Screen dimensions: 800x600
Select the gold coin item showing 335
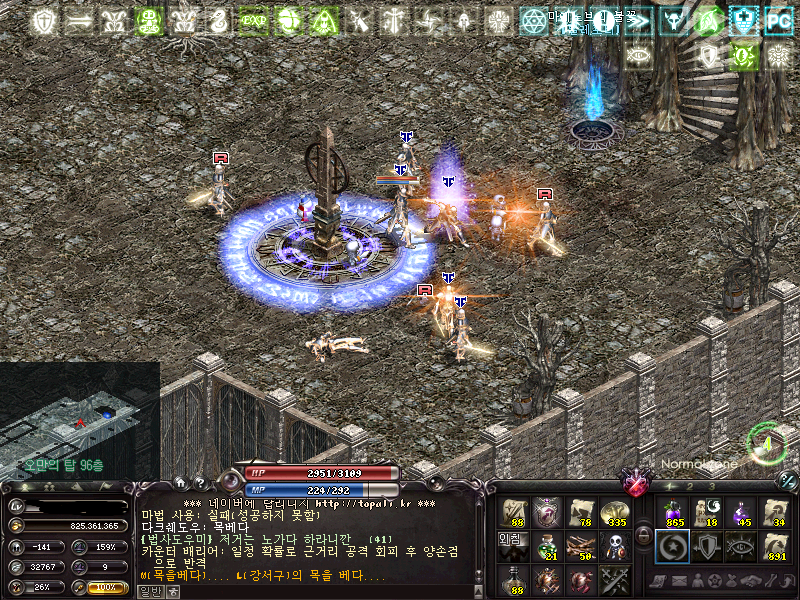[x=613, y=512]
